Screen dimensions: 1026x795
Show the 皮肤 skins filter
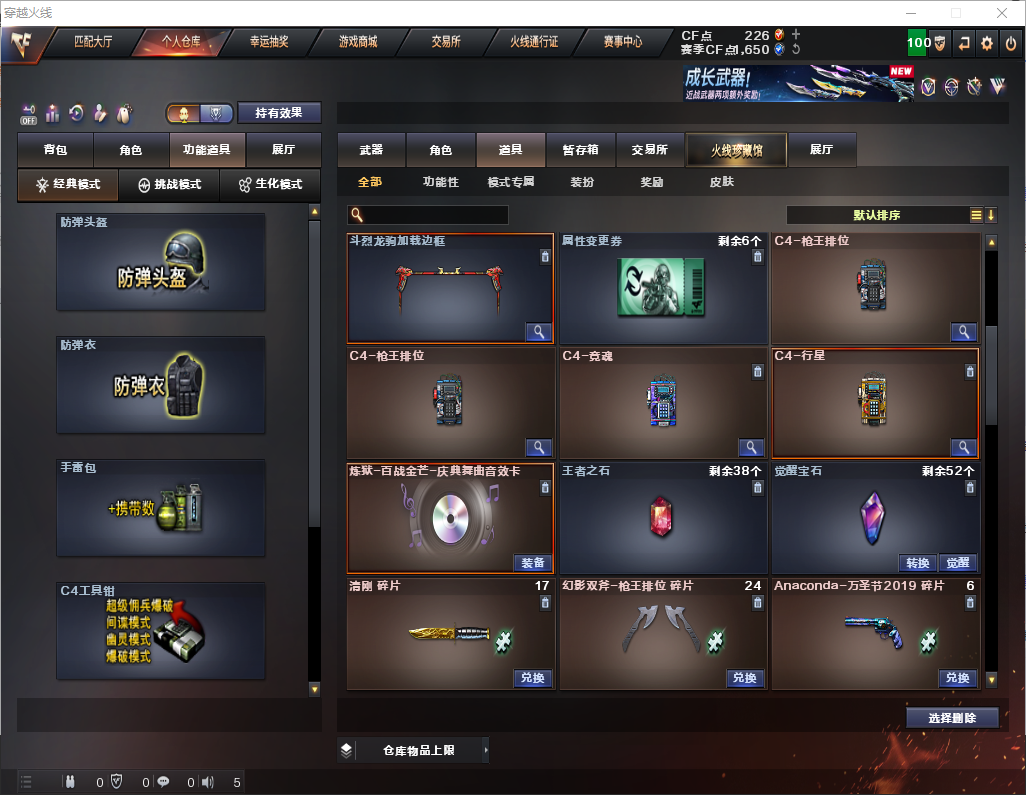[x=721, y=182]
